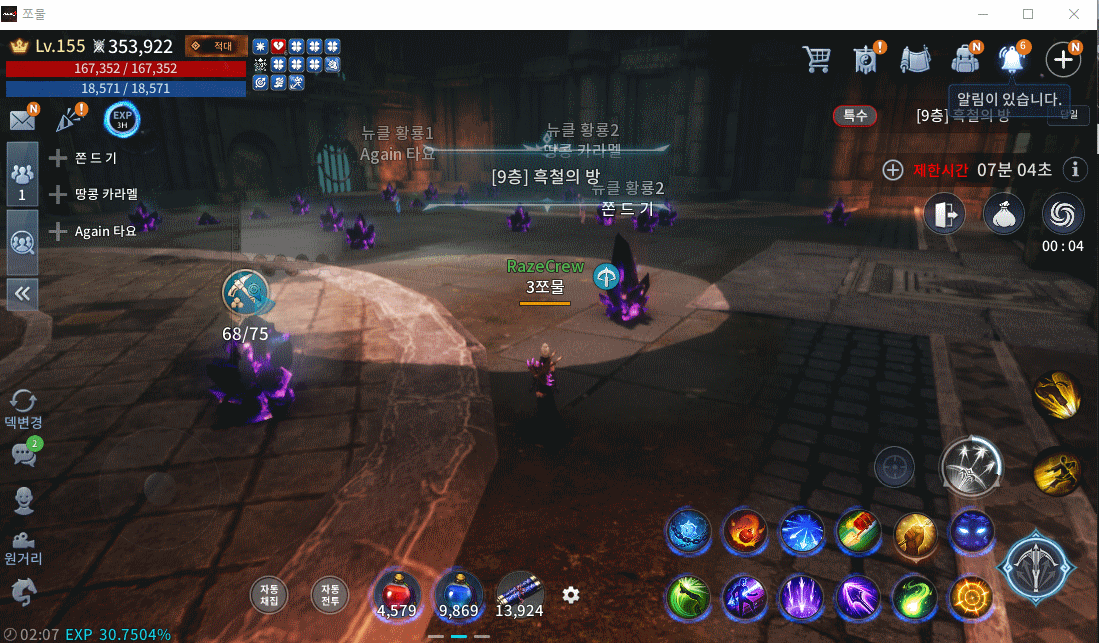Select party member Again 타요
Viewport: 1099px width, 643px height.
104,231
